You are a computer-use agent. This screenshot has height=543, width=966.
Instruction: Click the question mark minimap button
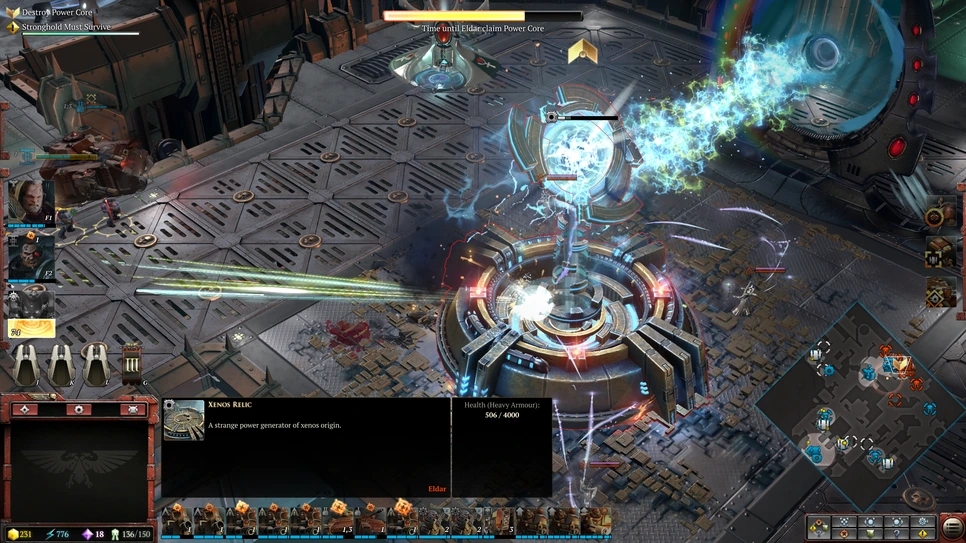click(x=896, y=534)
